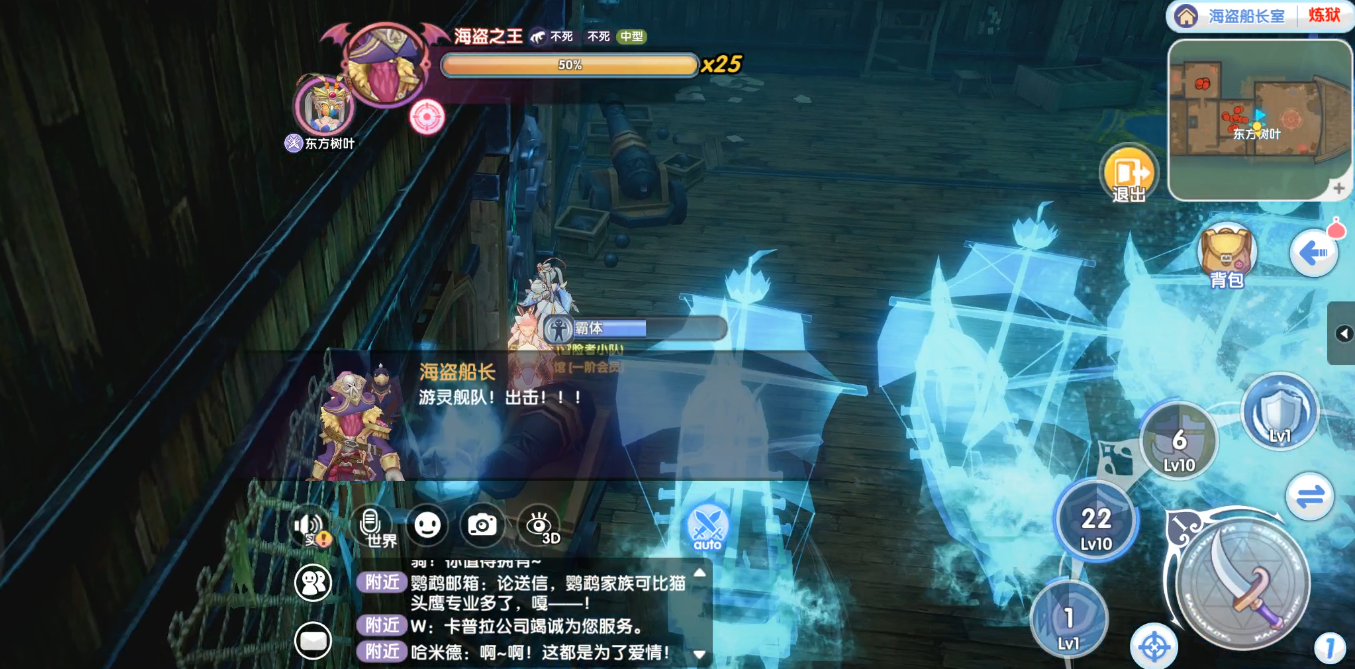The height and width of the screenshot is (669, 1355).
Task: Launch the curved sword basic attack
Action: pos(1243,583)
